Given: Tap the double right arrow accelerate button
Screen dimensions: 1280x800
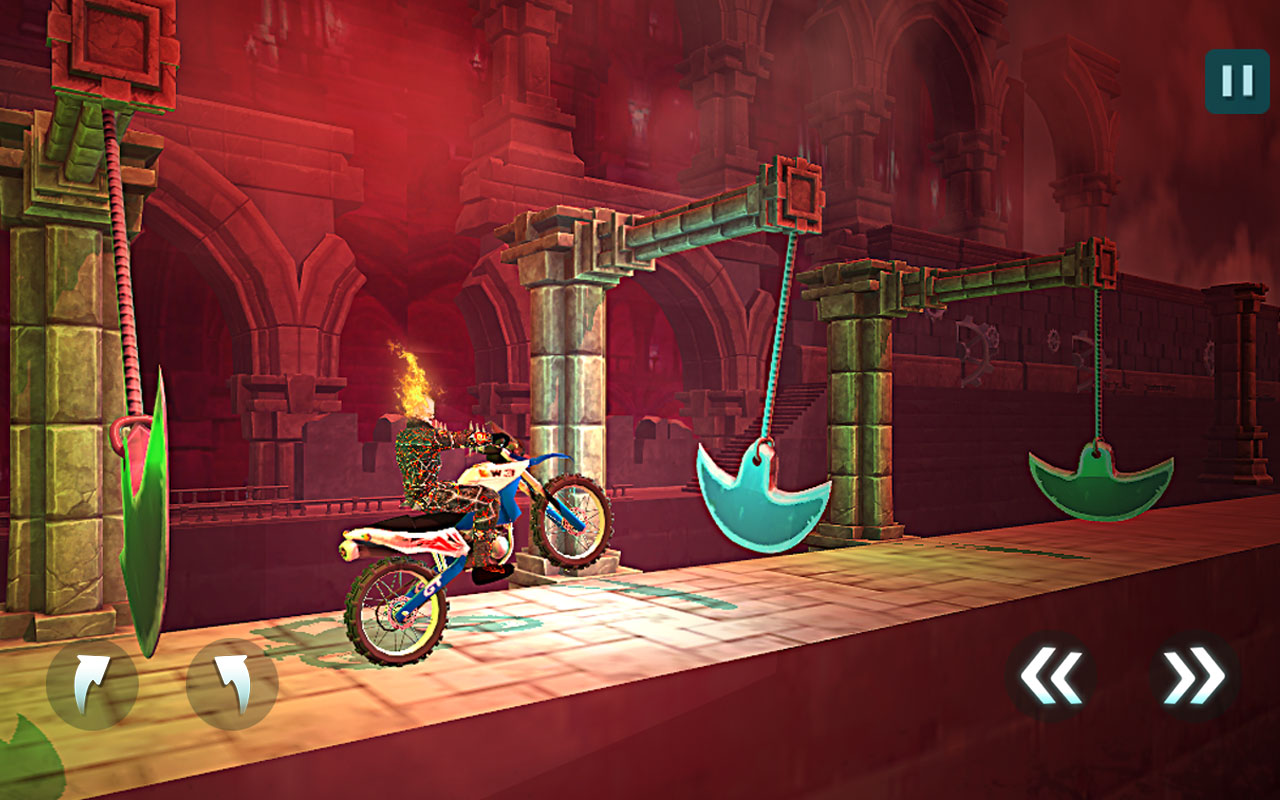Looking at the screenshot, I should pyautogui.click(x=1194, y=677).
